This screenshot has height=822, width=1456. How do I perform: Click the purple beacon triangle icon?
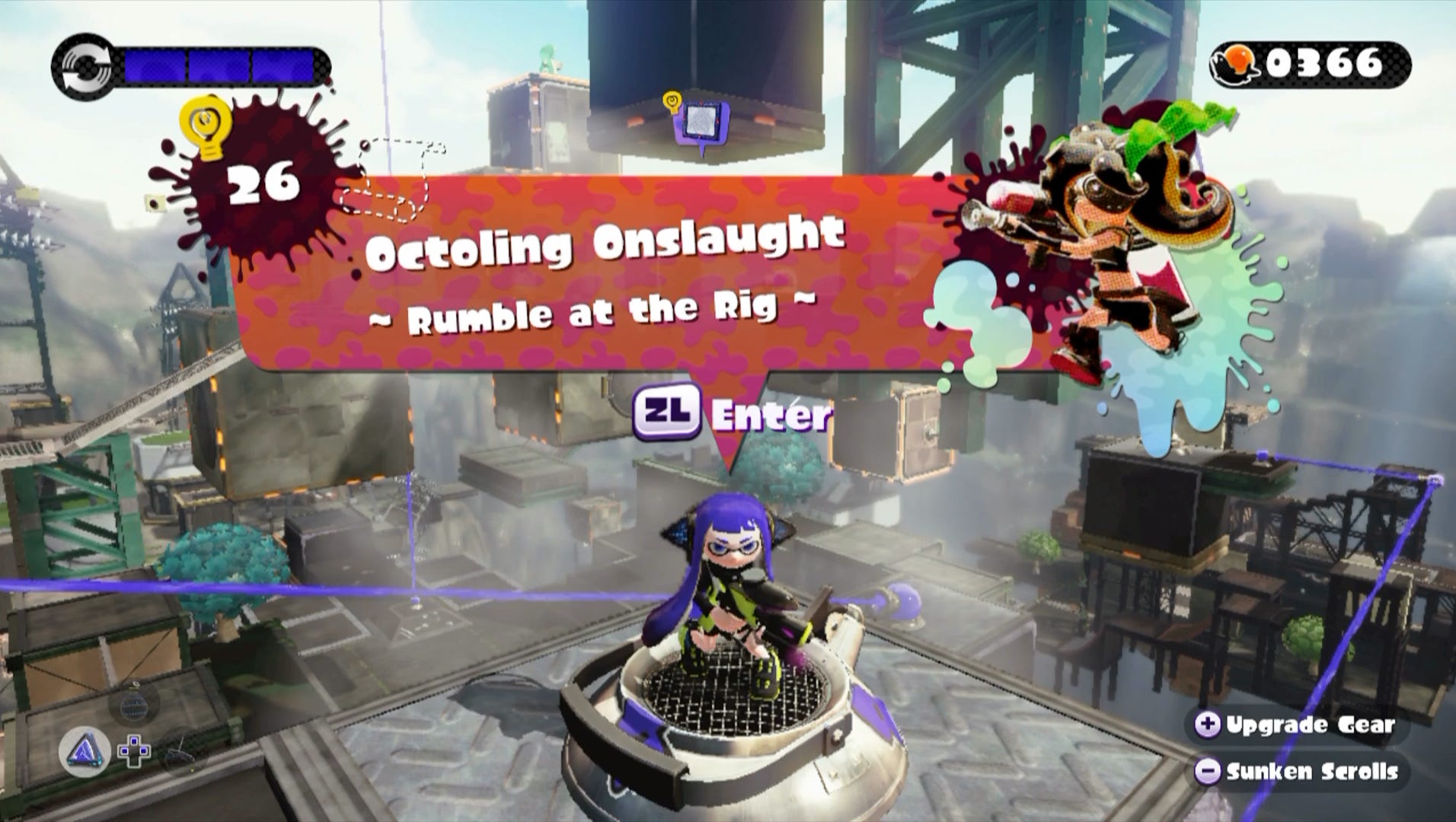coord(84,750)
